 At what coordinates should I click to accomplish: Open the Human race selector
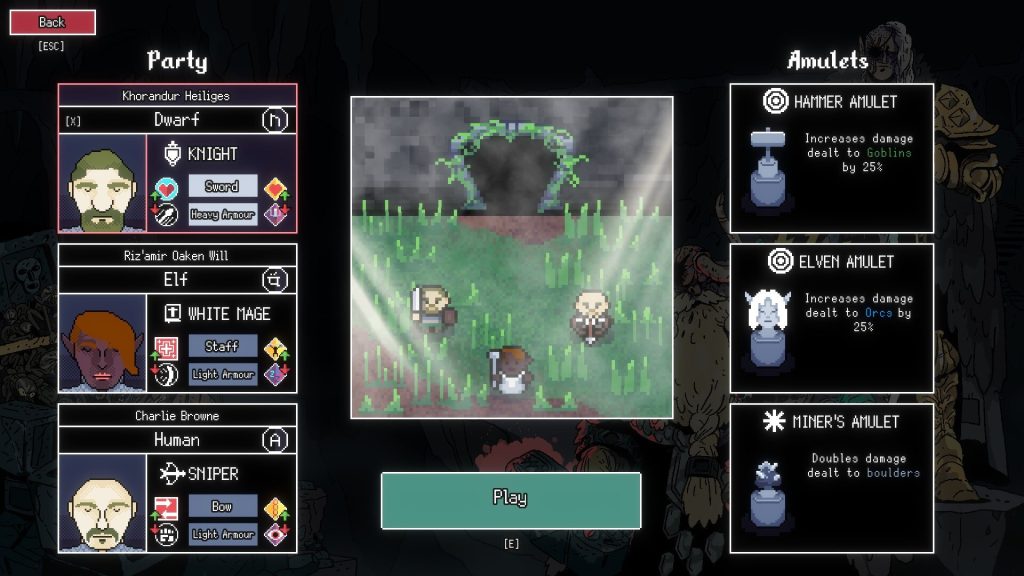point(177,440)
